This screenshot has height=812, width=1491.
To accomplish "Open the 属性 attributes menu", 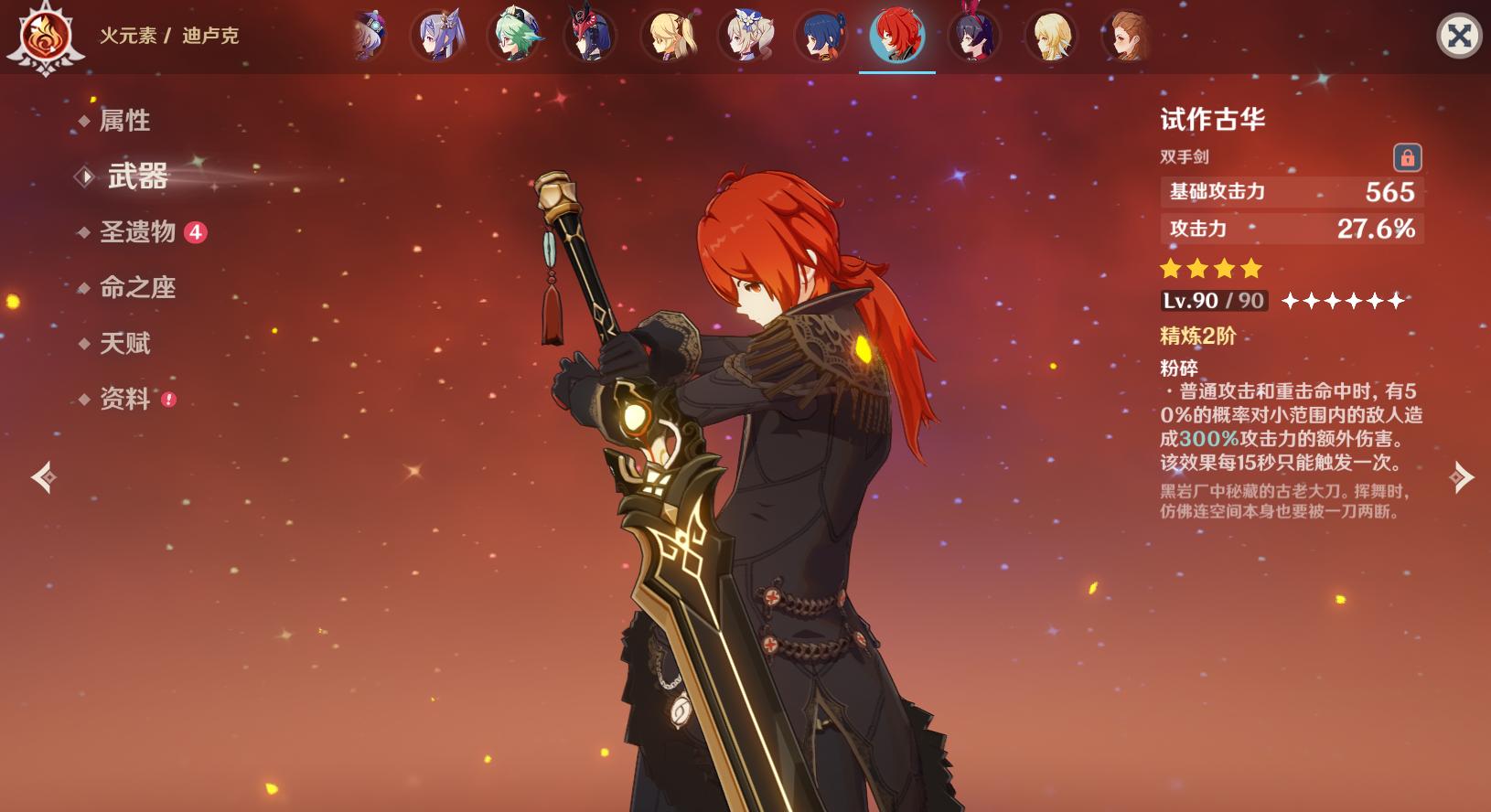I will [x=124, y=121].
